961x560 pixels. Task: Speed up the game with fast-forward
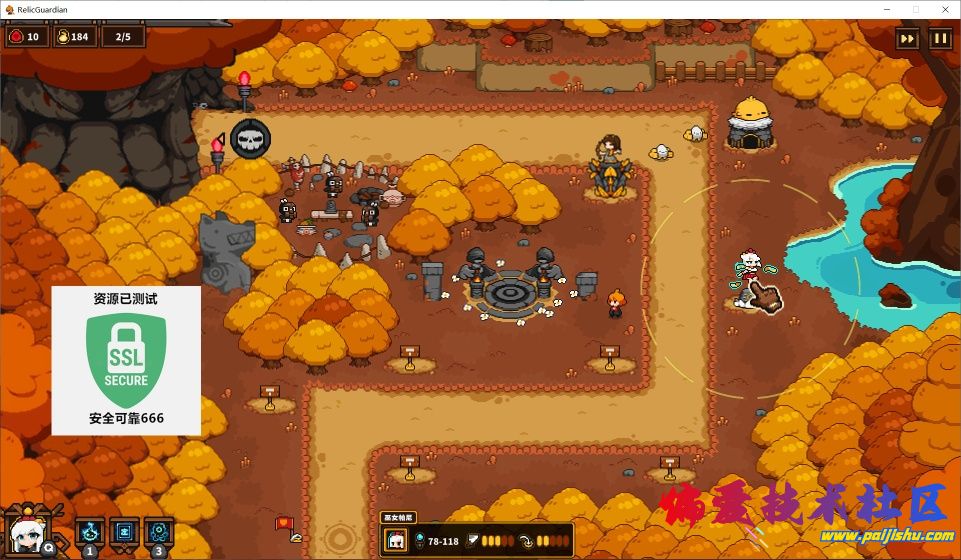908,39
